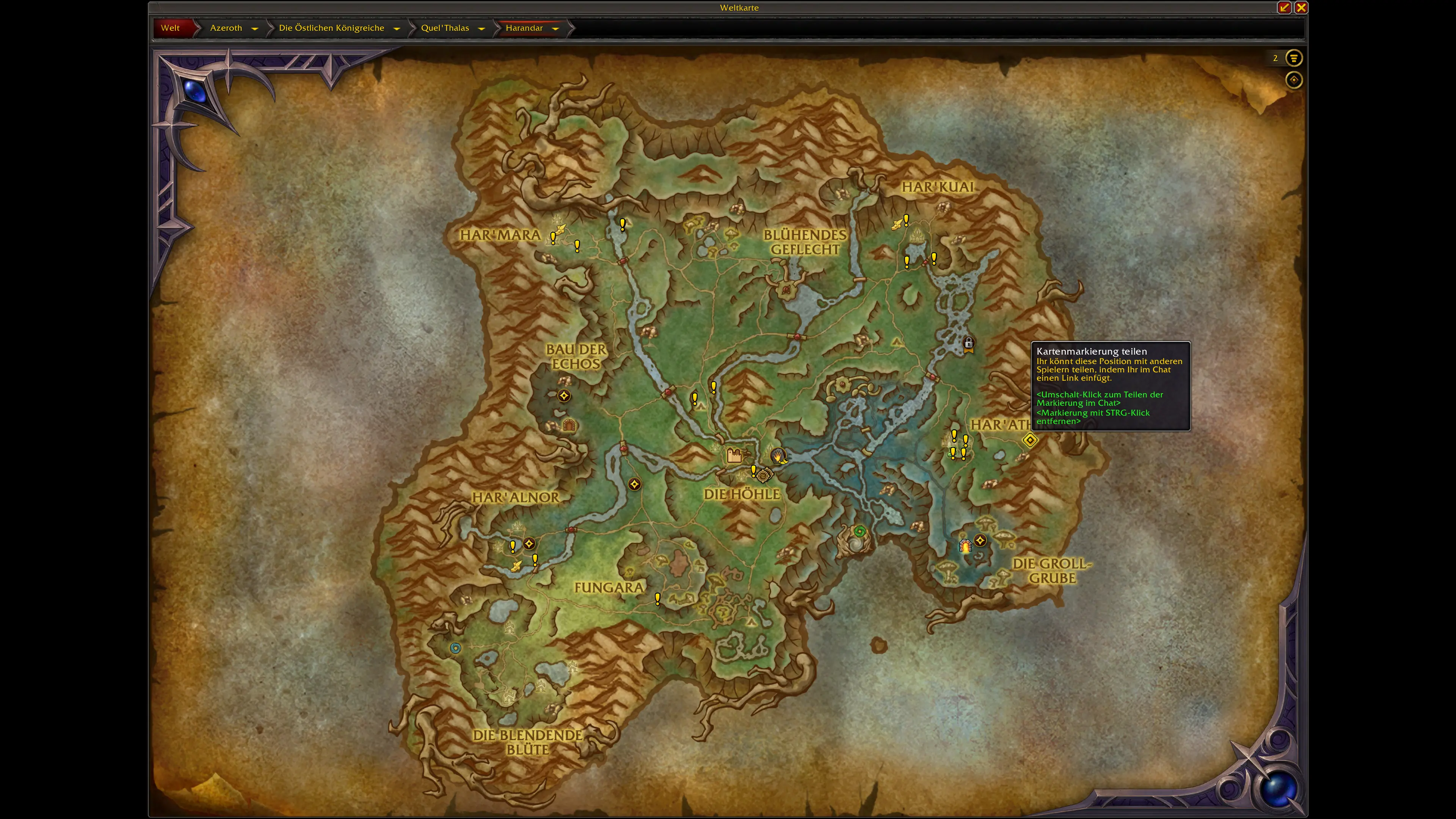
Task: Select the Harandar breadcrumb button
Action: click(x=523, y=28)
